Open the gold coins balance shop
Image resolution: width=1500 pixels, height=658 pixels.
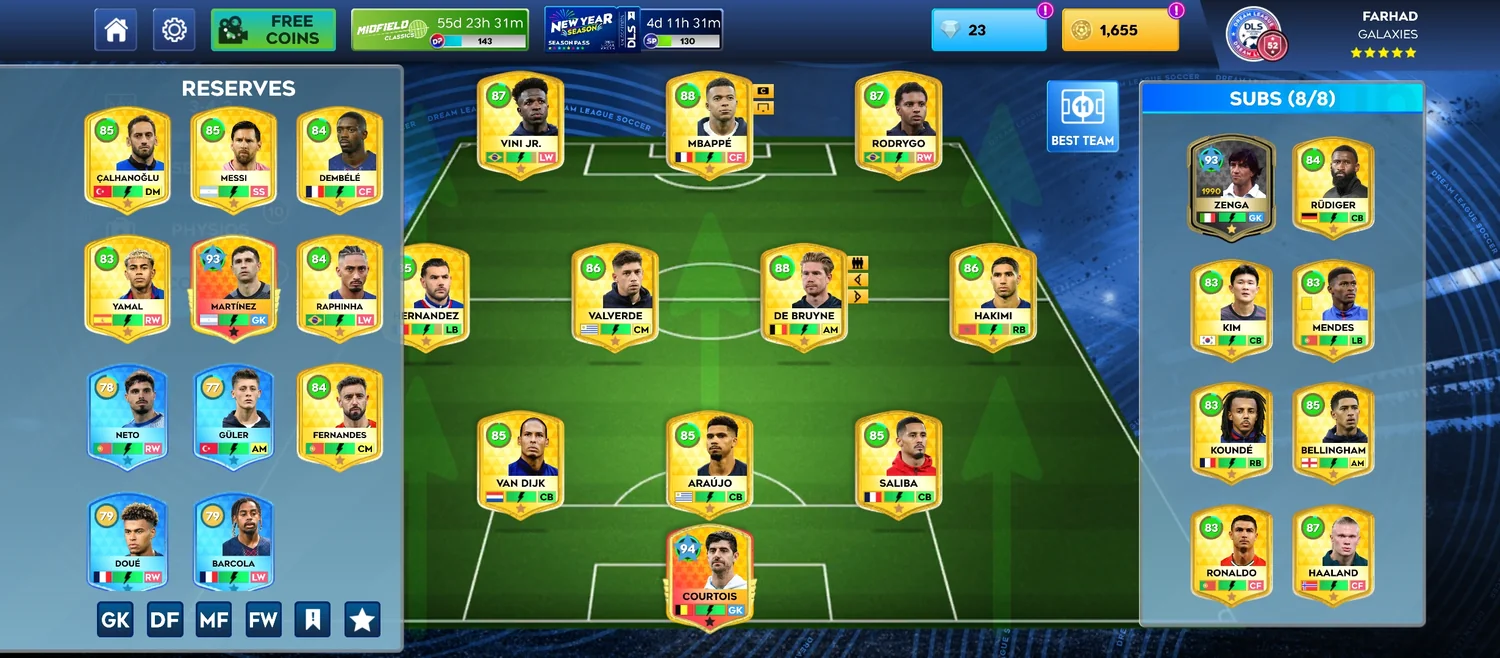1119,30
